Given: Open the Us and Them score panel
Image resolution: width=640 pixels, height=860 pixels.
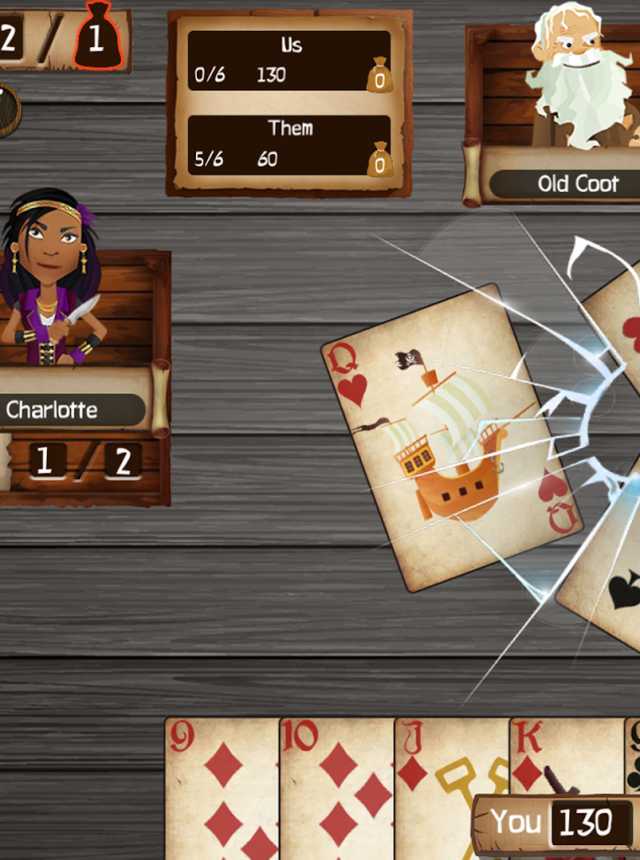Looking at the screenshot, I should coord(289,103).
